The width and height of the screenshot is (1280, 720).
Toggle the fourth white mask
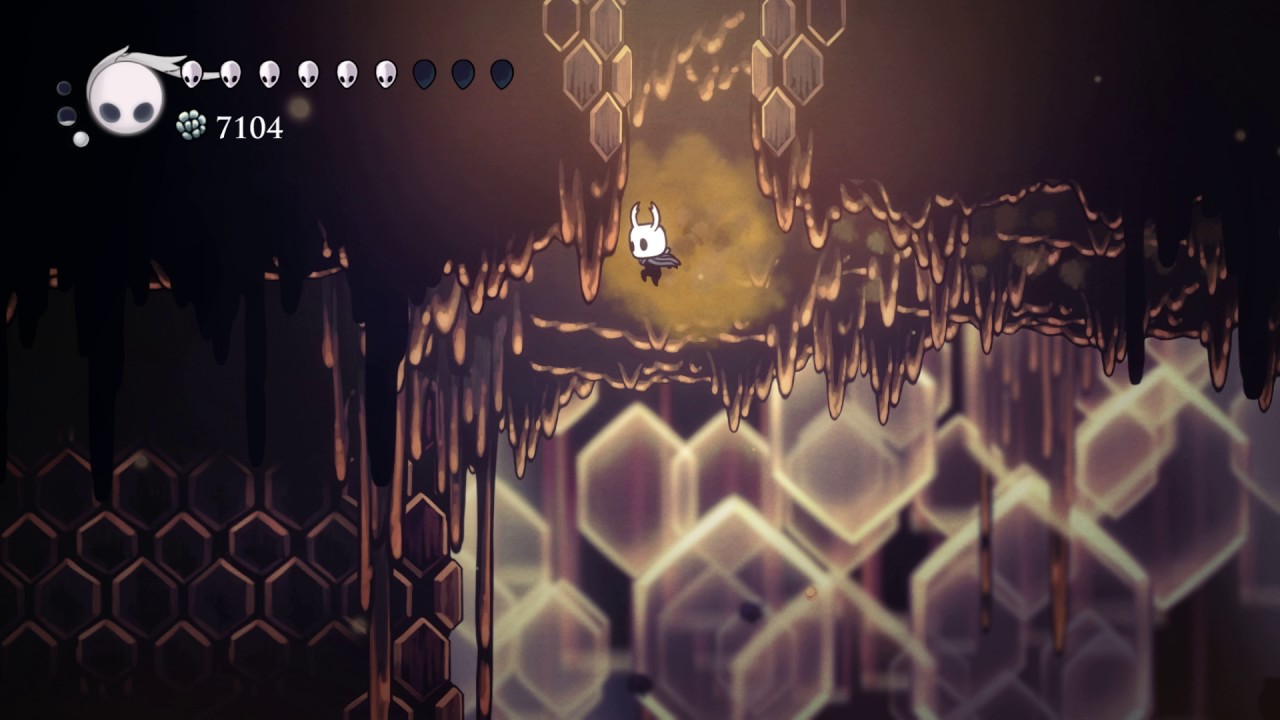click(308, 72)
